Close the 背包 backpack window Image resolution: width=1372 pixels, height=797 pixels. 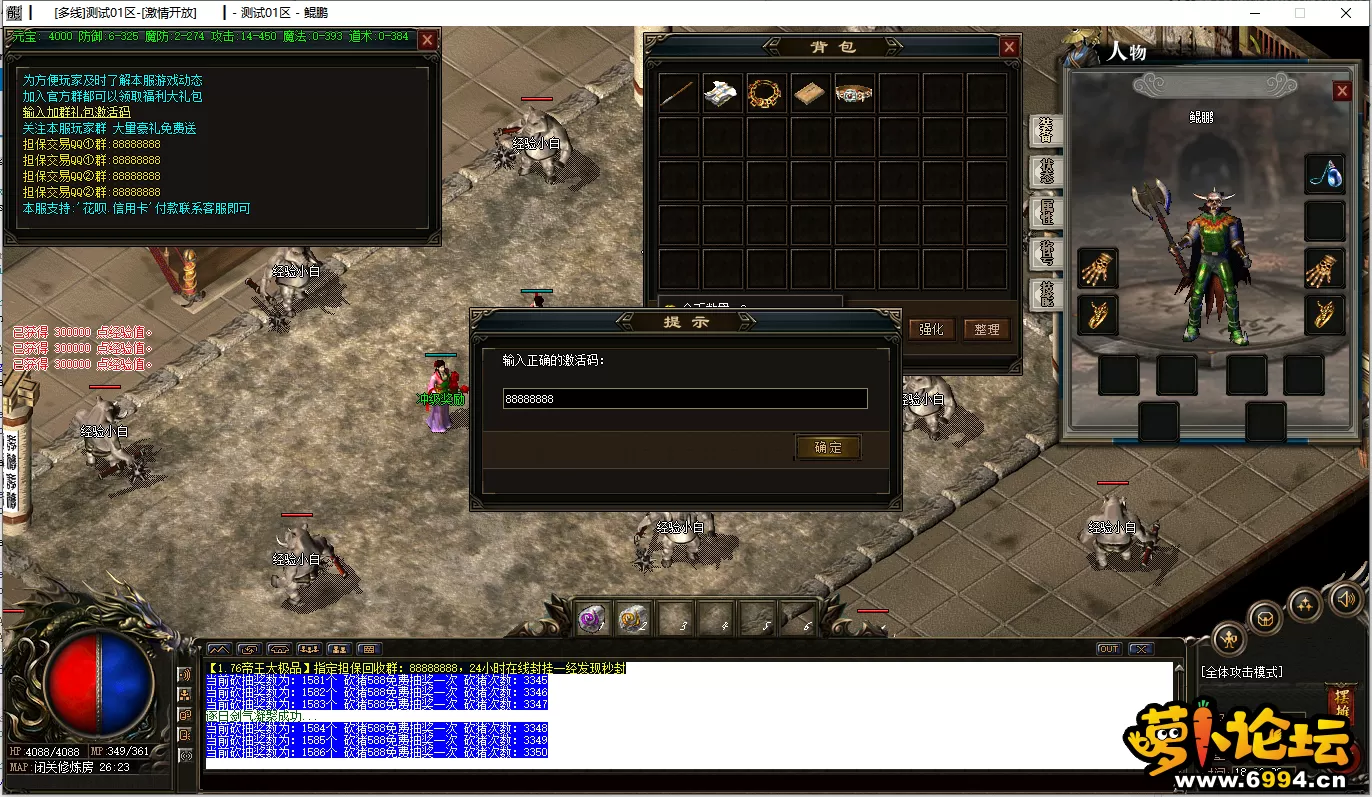pos(1009,47)
